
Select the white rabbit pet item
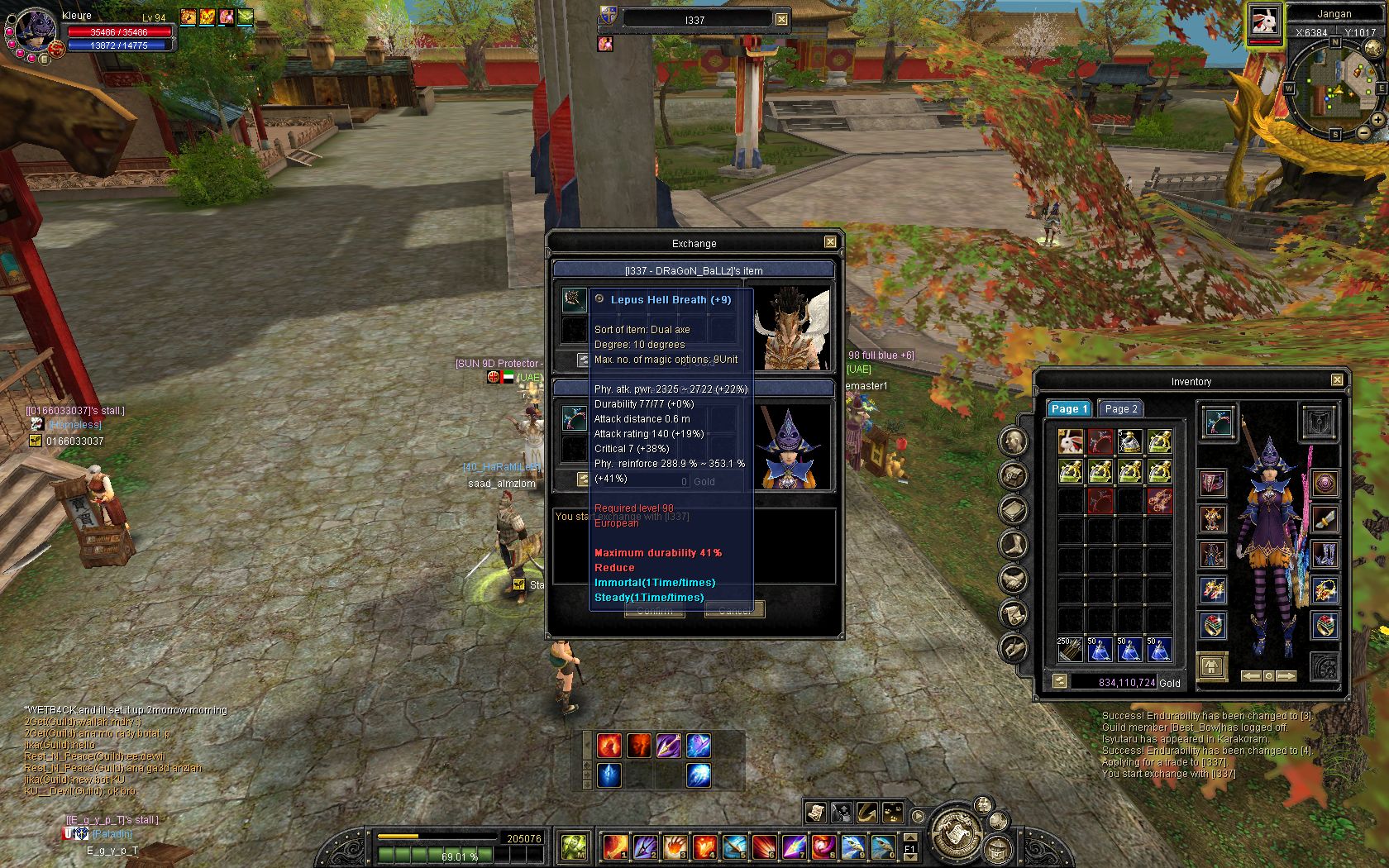[x=1071, y=441]
